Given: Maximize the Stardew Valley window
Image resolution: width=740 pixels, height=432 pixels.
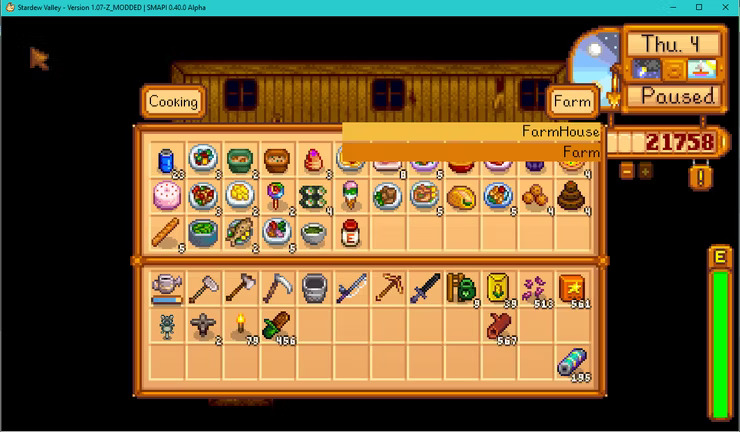Looking at the screenshot, I should 699,7.
